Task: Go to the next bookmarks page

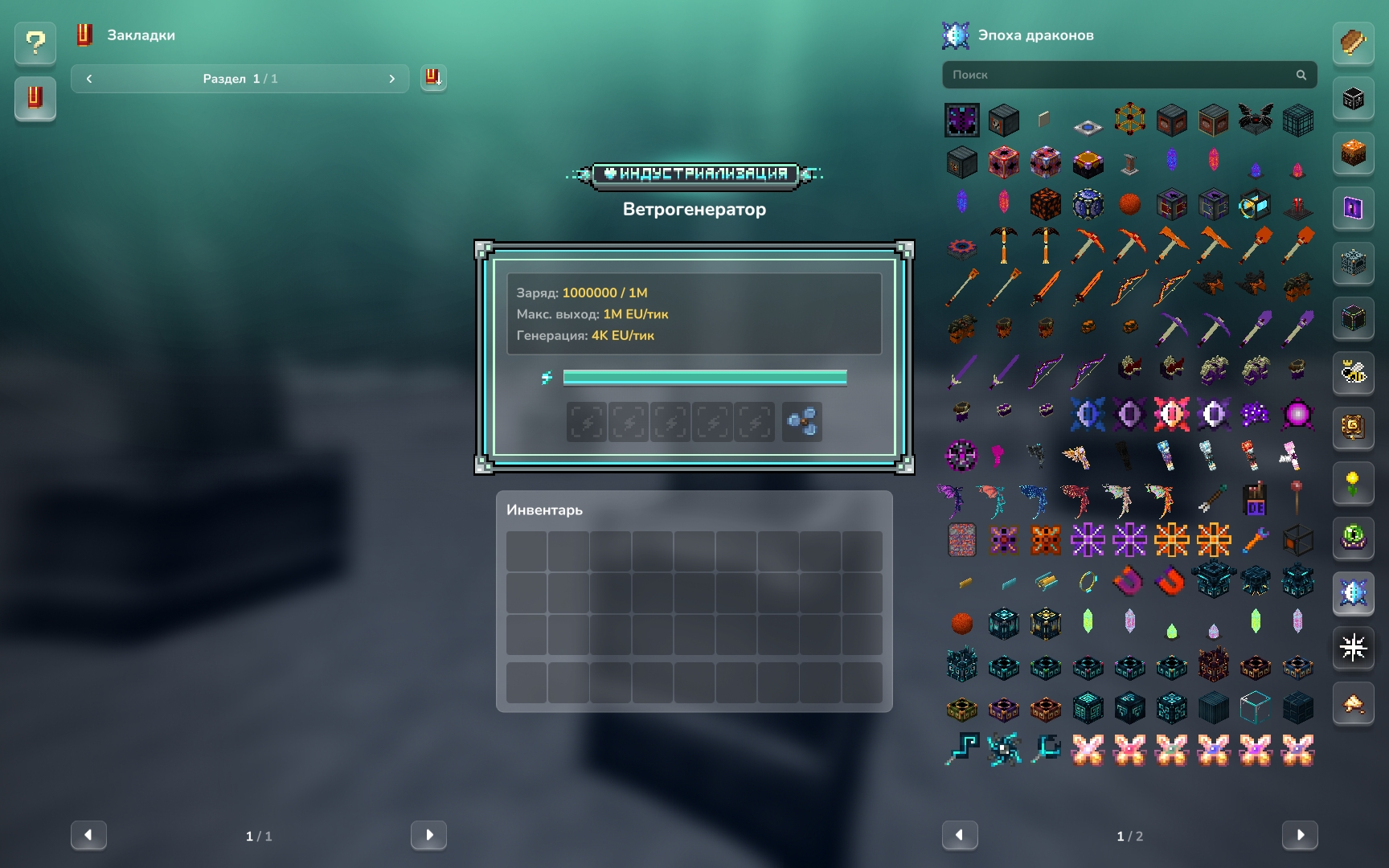Action: click(428, 835)
